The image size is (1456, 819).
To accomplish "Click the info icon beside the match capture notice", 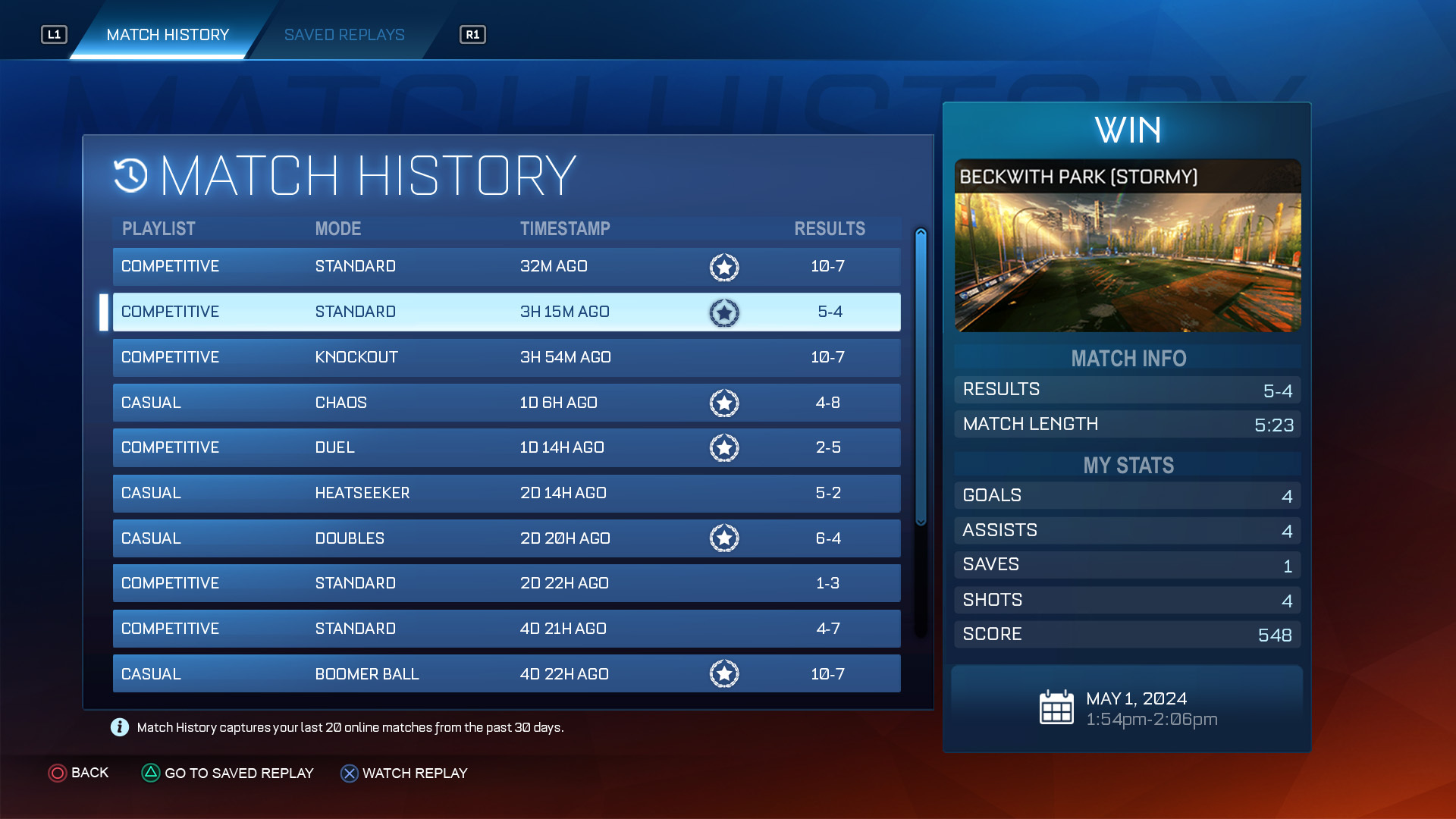I will (119, 727).
